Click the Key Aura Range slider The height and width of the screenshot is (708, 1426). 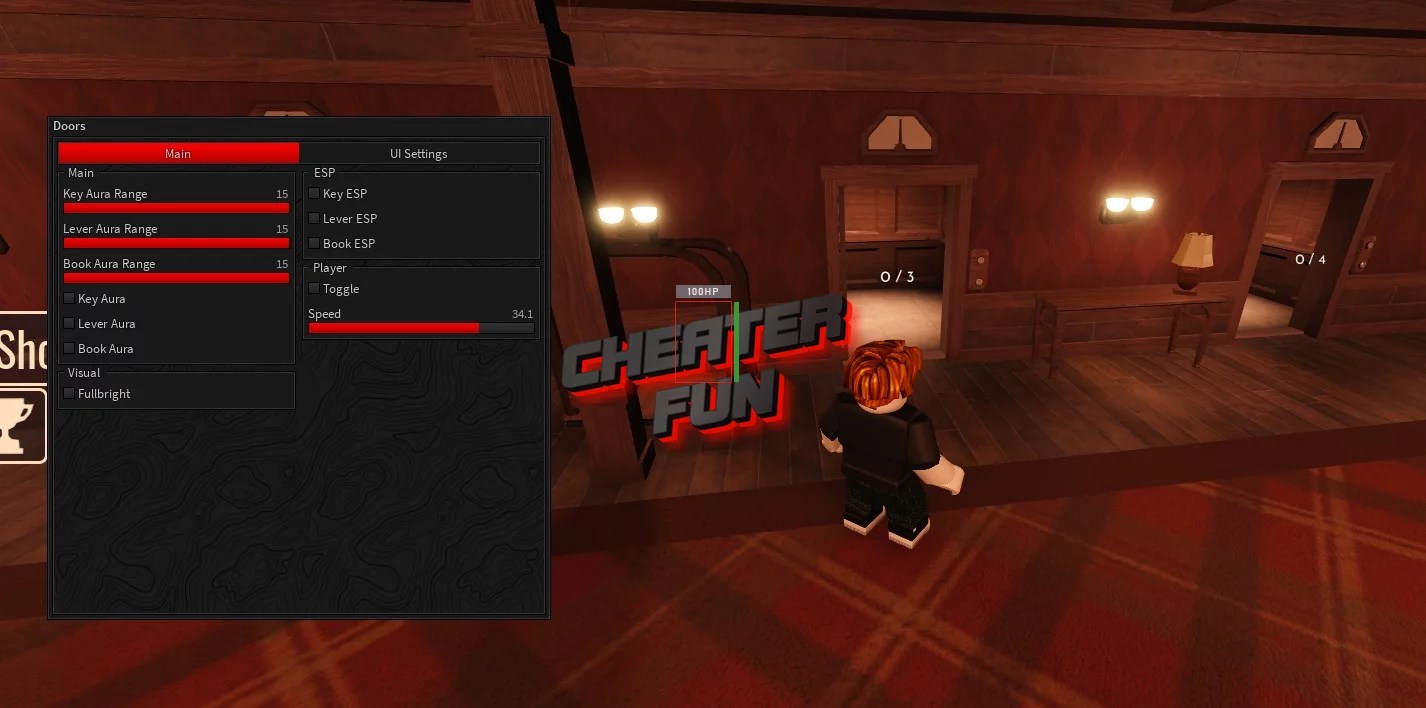pyautogui.click(x=176, y=208)
